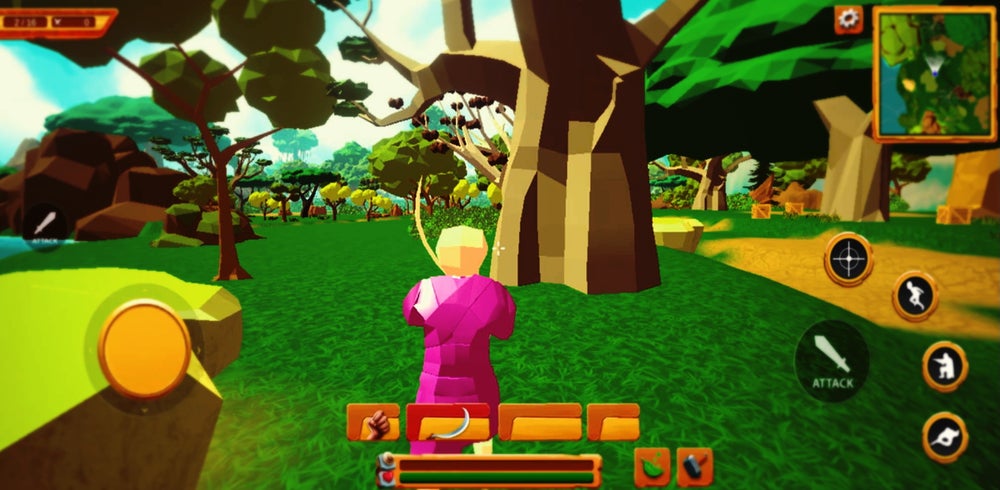Select the prone crawling figure button
The height and width of the screenshot is (490, 1000).
click(944, 437)
